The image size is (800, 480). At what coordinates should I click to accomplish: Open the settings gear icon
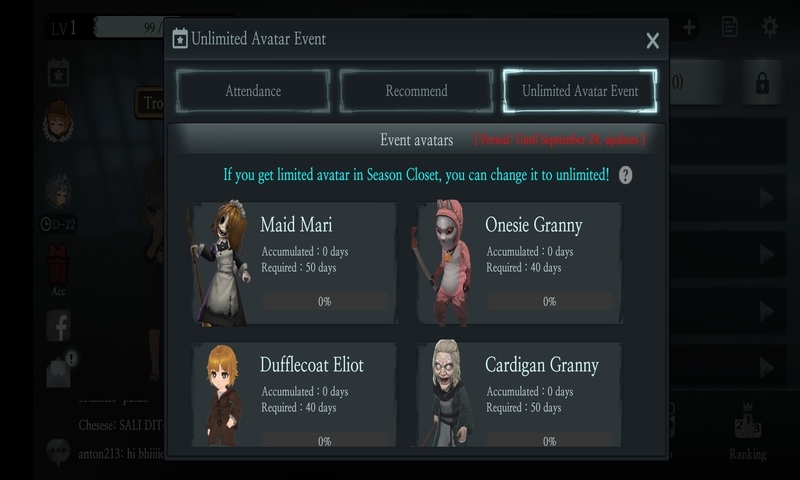pyautogui.click(x=769, y=27)
